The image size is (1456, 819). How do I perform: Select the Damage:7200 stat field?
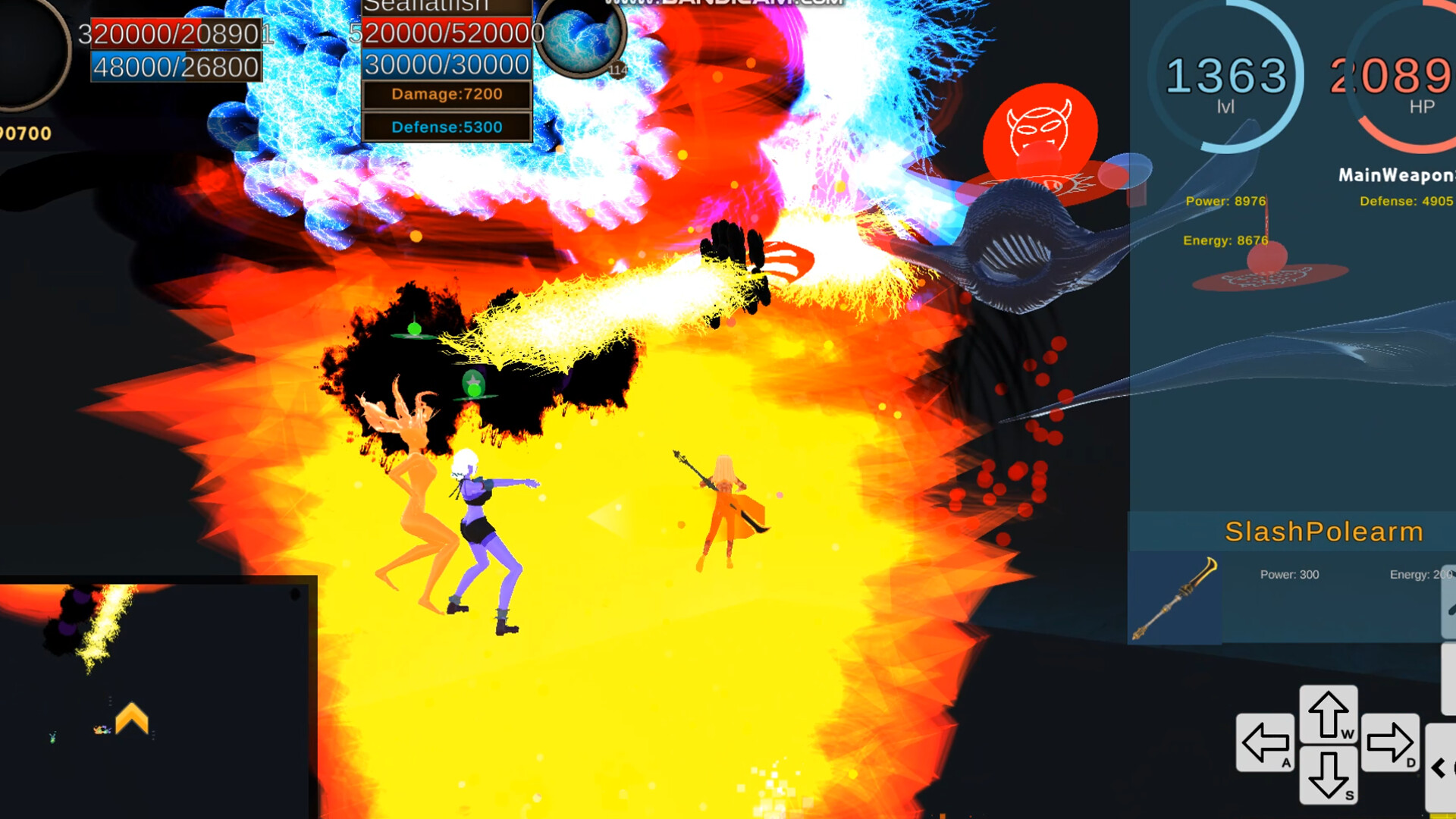(446, 94)
